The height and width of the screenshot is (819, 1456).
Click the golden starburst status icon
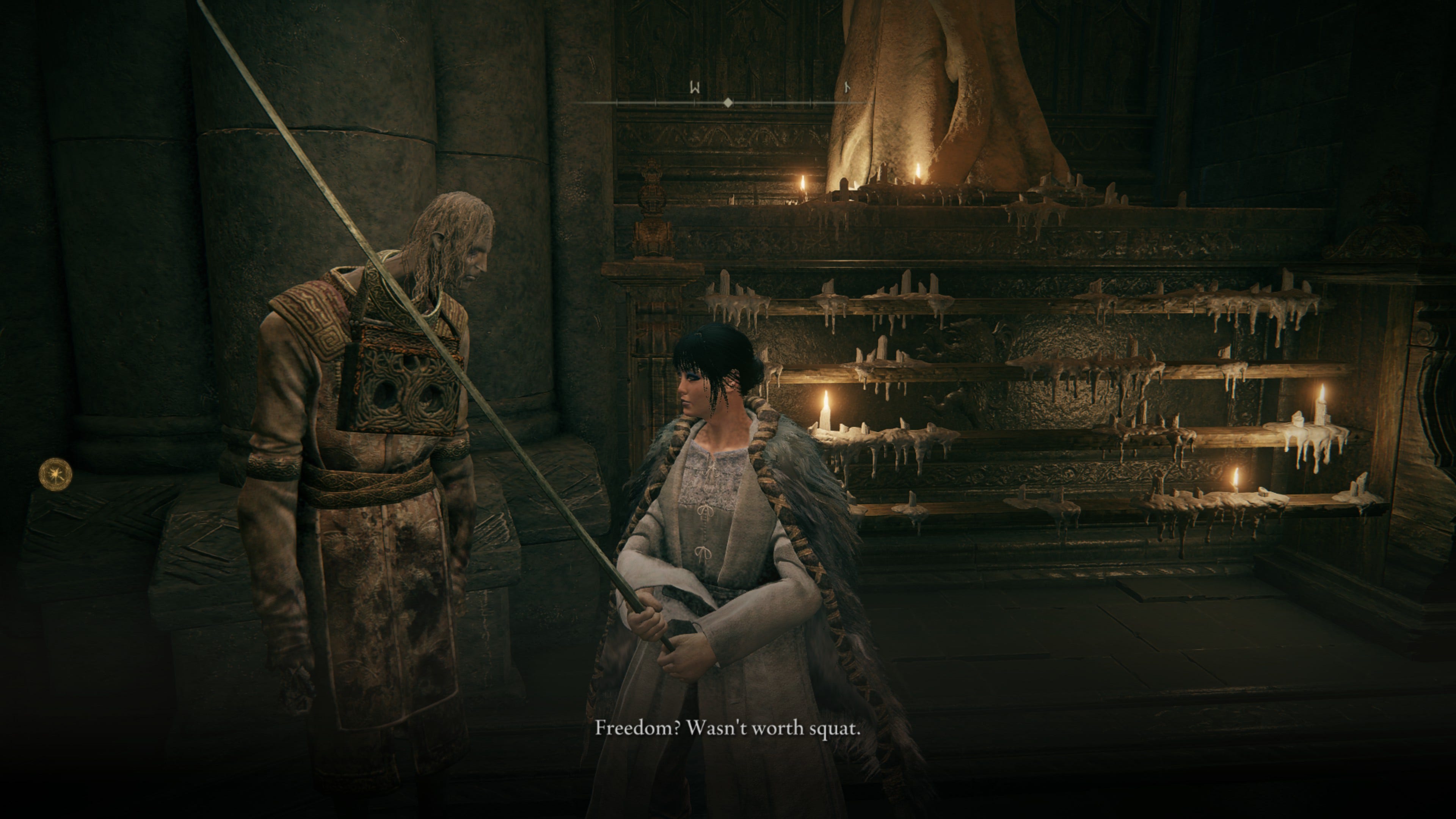(55, 473)
